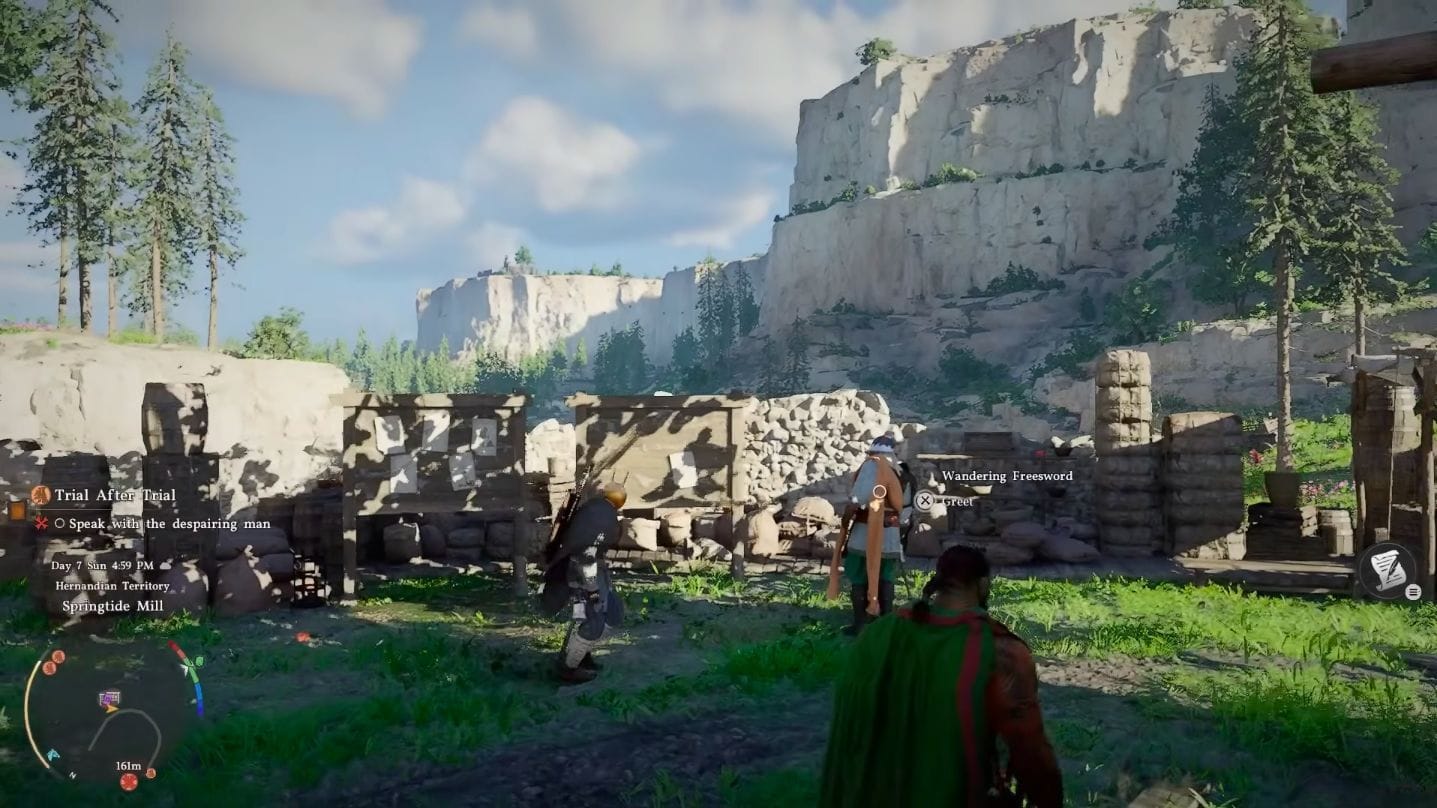Click the red star objective icon near the quest text
Viewport: 1437px width, 808px height.
click(41, 524)
